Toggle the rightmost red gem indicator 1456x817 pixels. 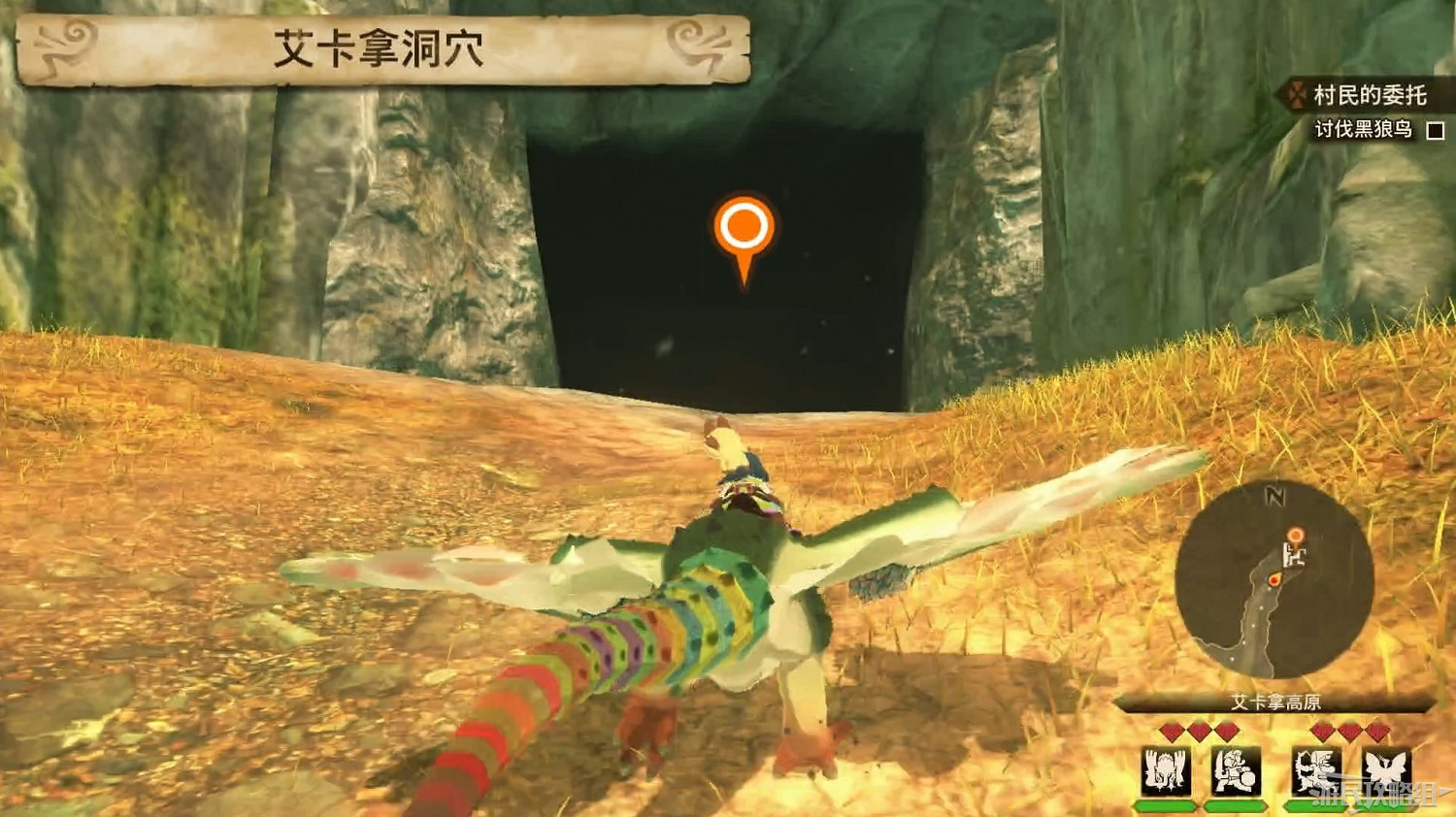click(1374, 732)
